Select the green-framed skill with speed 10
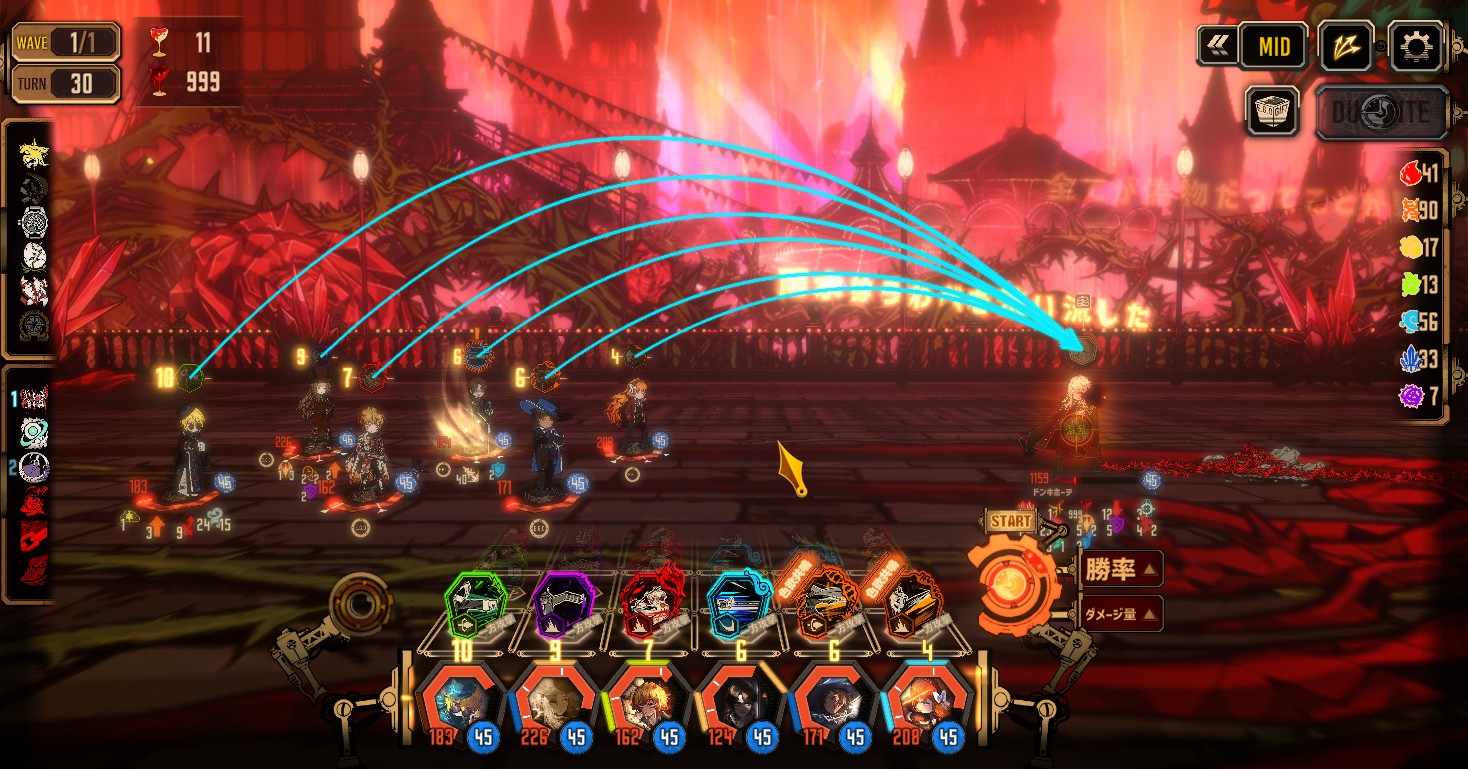The image size is (1468, 769). click(476, 605)
